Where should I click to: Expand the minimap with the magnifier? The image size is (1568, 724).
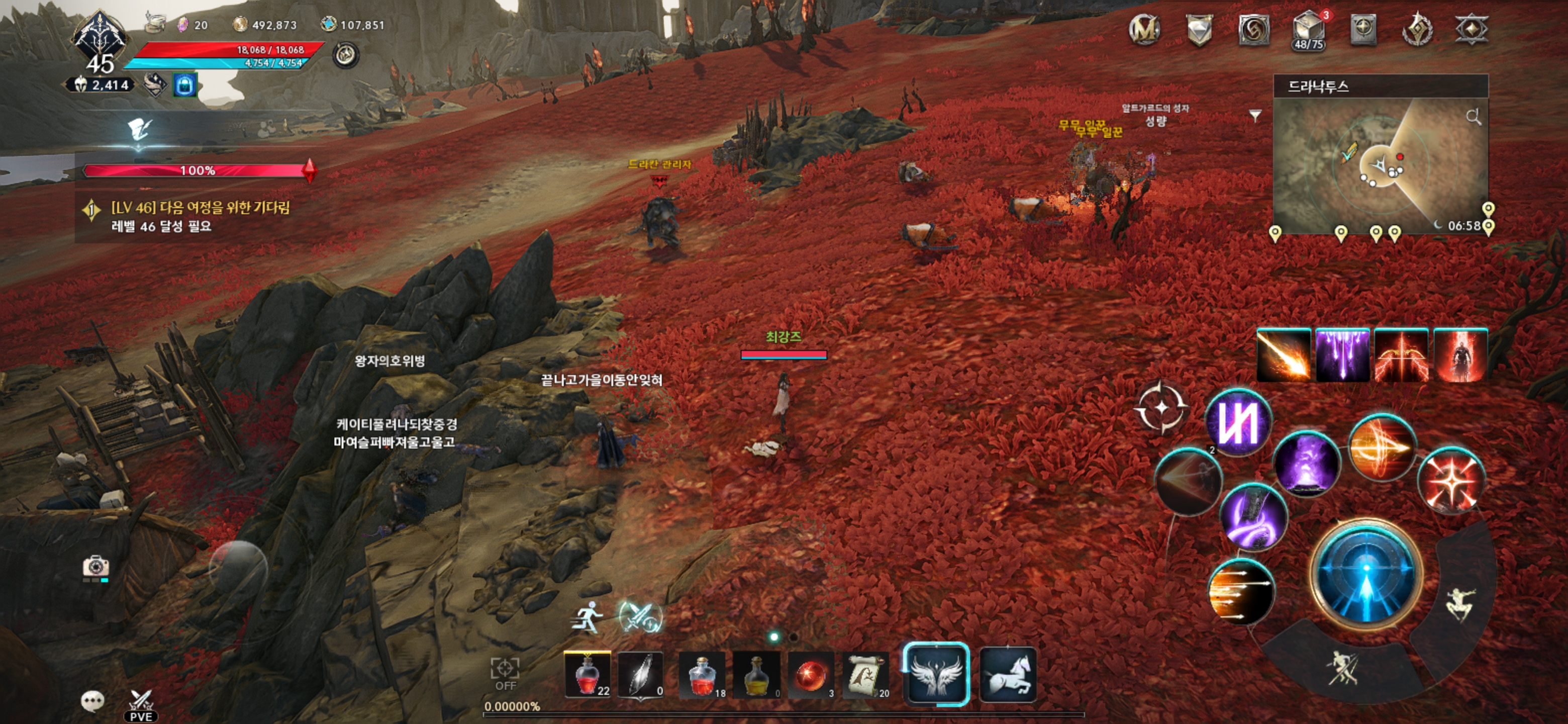[1474, 118]
